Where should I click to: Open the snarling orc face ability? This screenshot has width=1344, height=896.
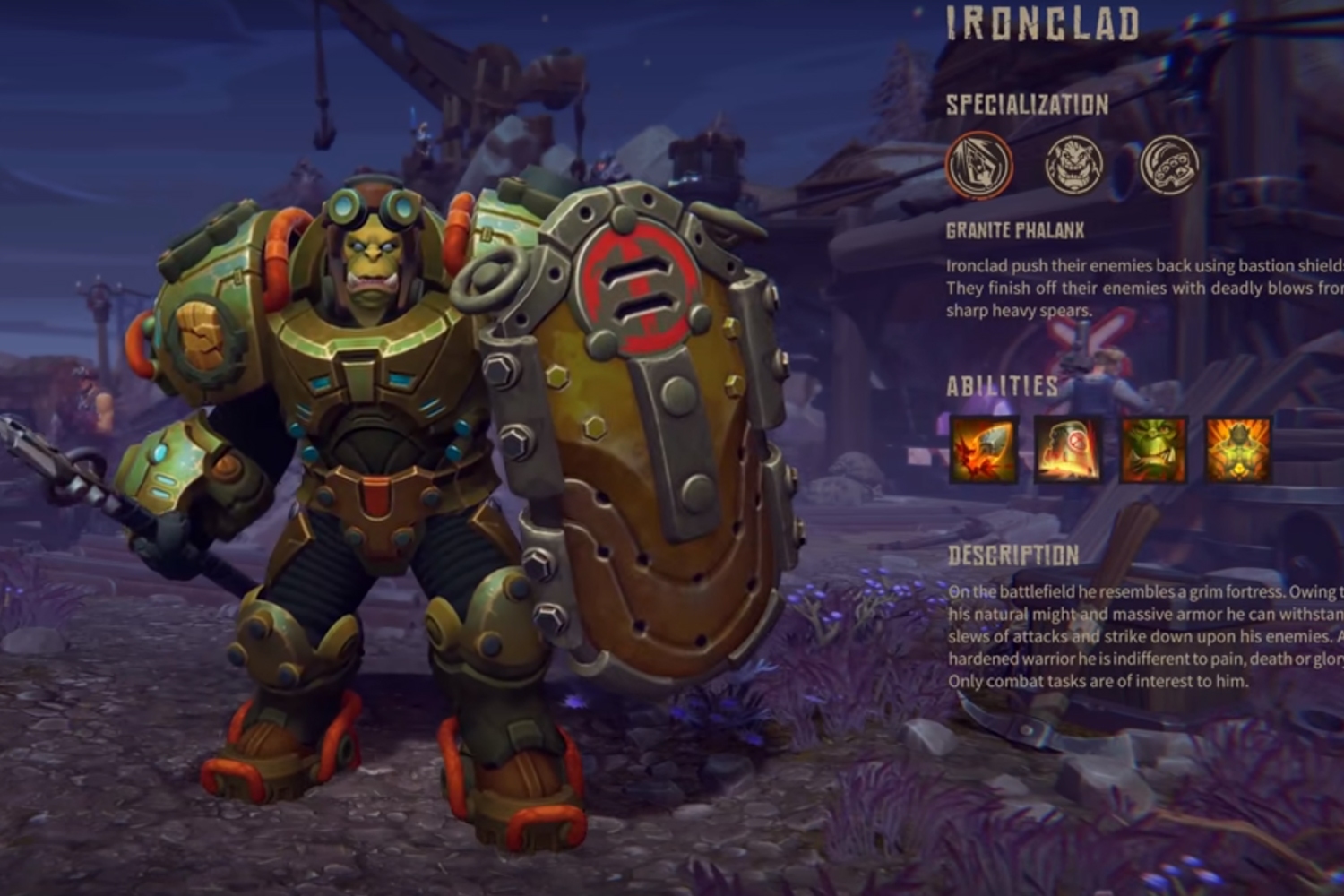click(x=1153, y=450)
